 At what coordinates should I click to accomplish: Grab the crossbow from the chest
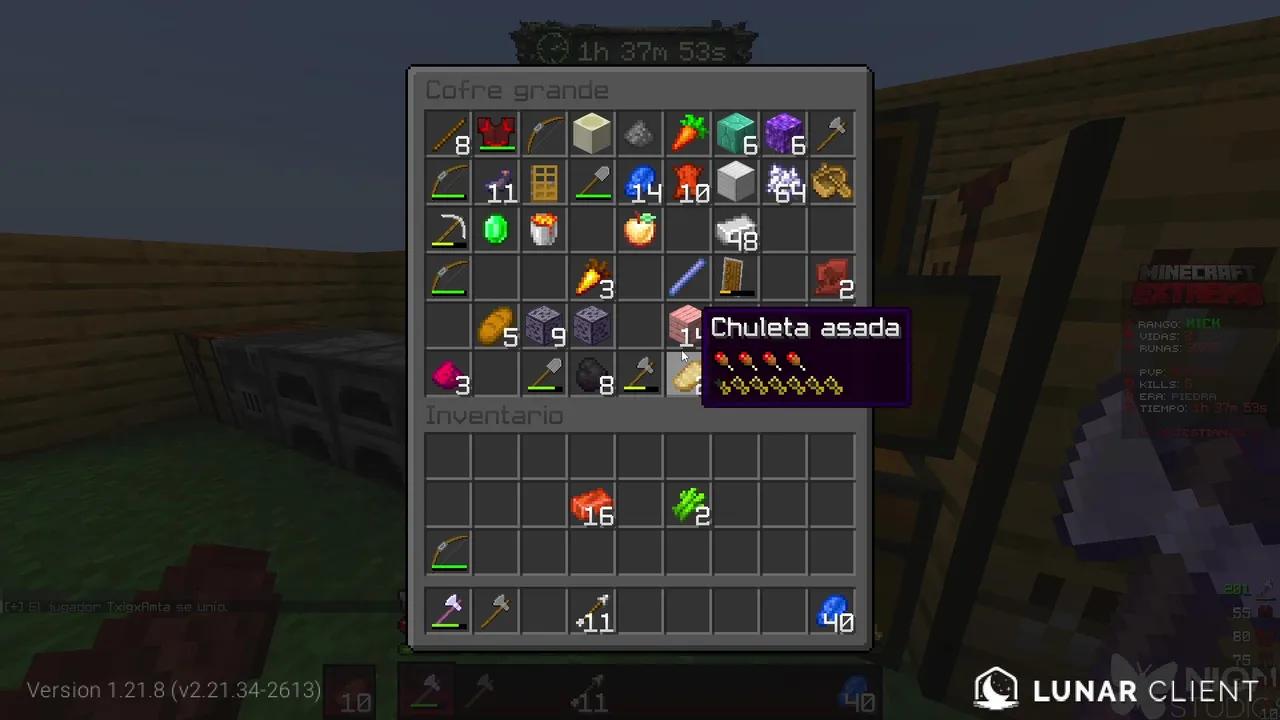click(545, 135)
